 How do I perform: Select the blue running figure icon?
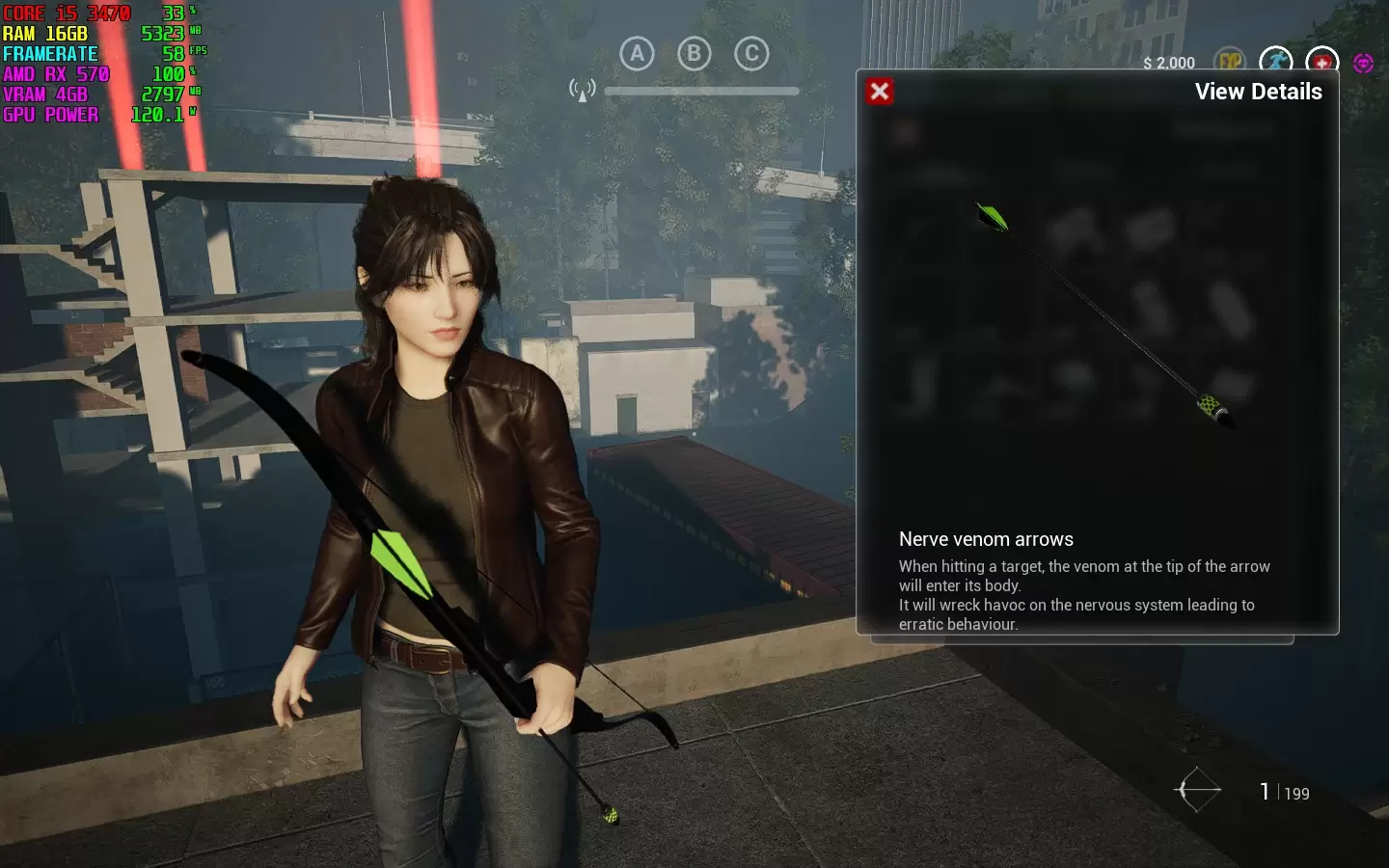(1276, 61)
